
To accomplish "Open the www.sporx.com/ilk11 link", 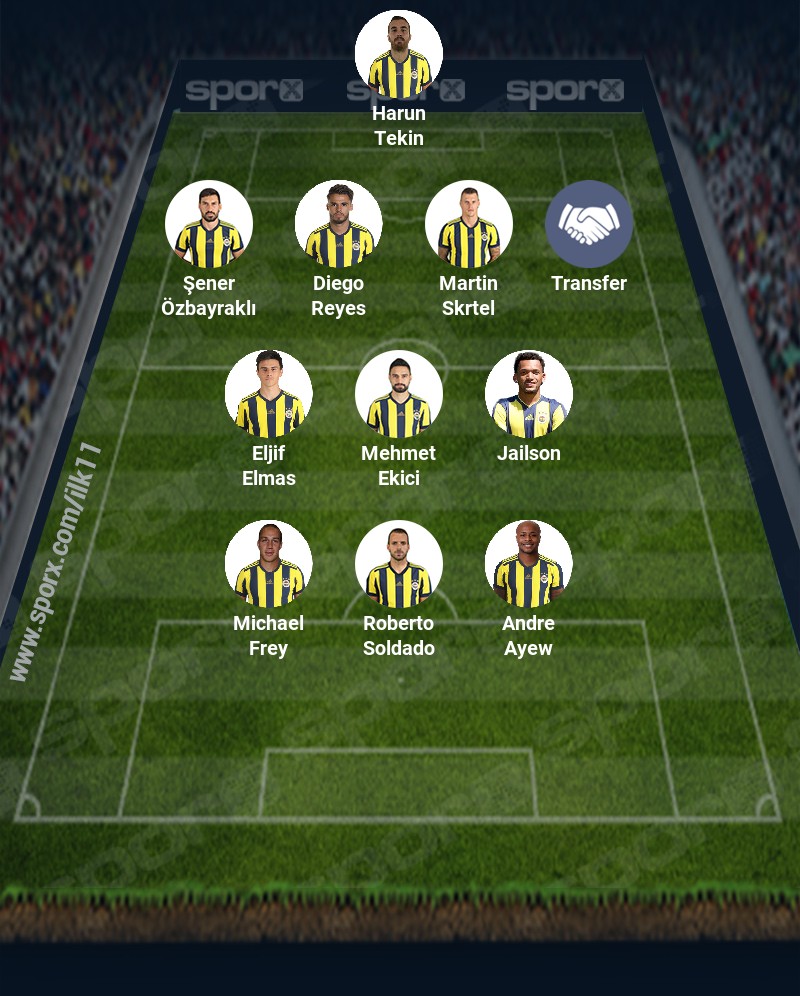I will pos(56,562).
